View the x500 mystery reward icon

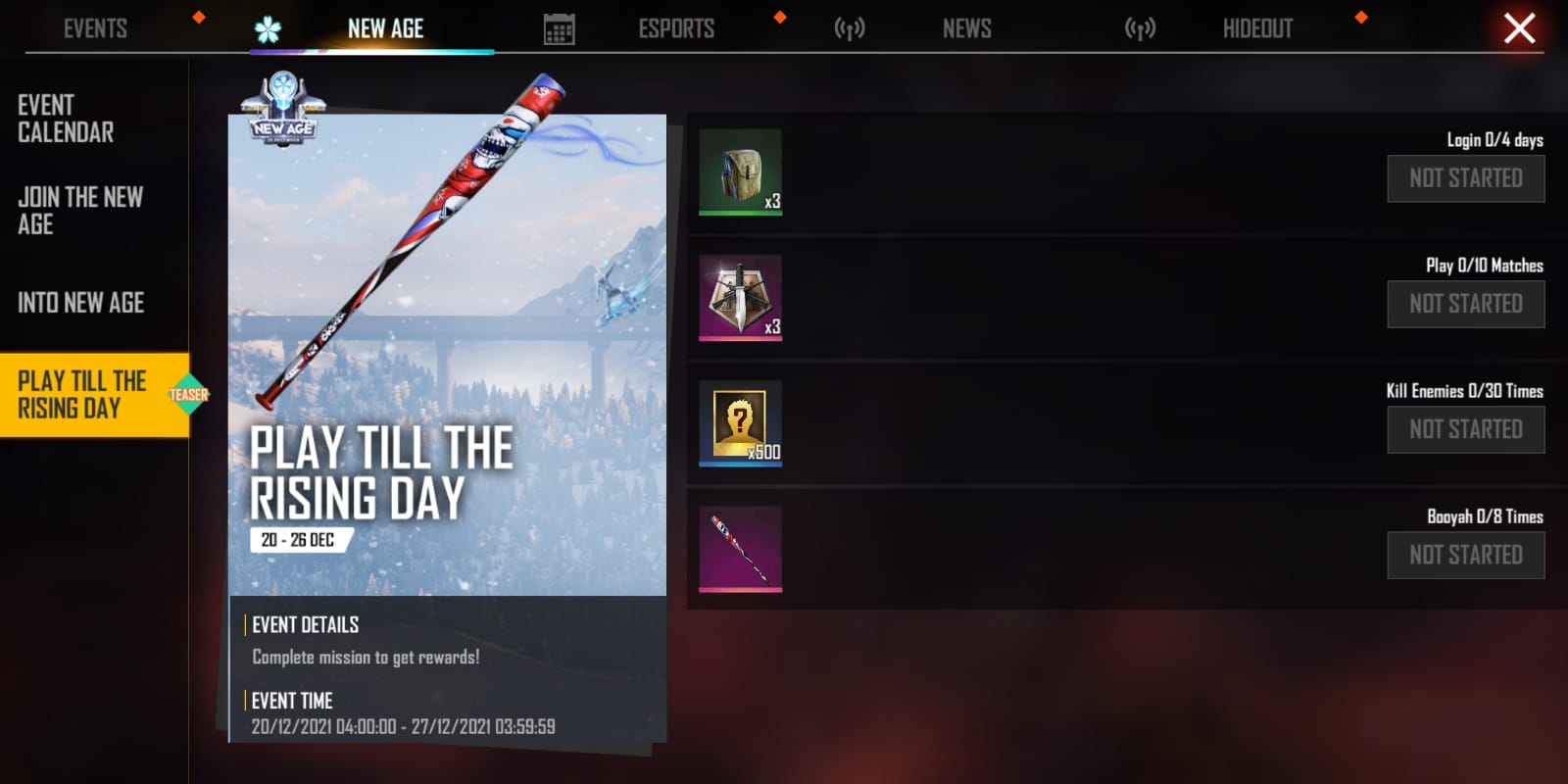coord(740,422)
